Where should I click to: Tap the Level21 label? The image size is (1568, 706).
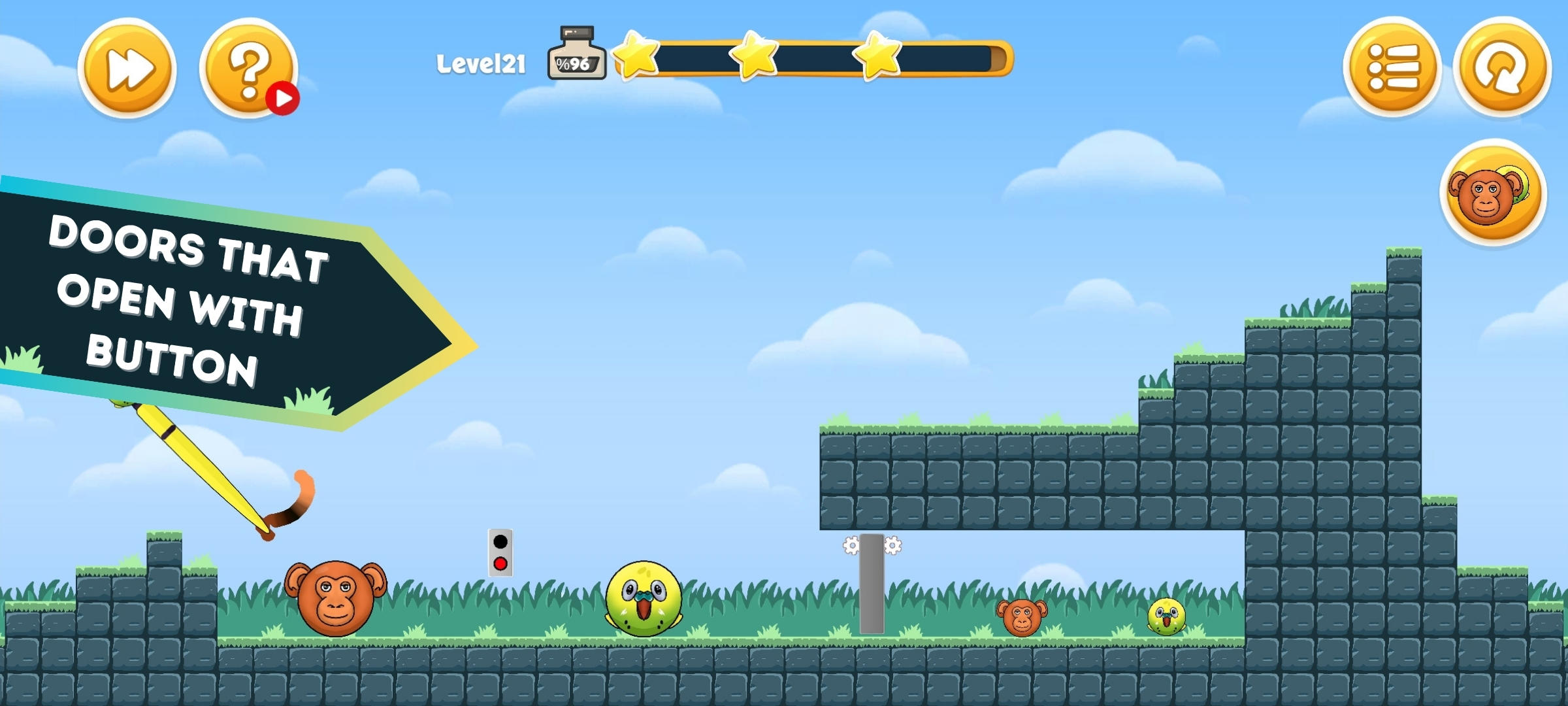click(x=482, y=62)
